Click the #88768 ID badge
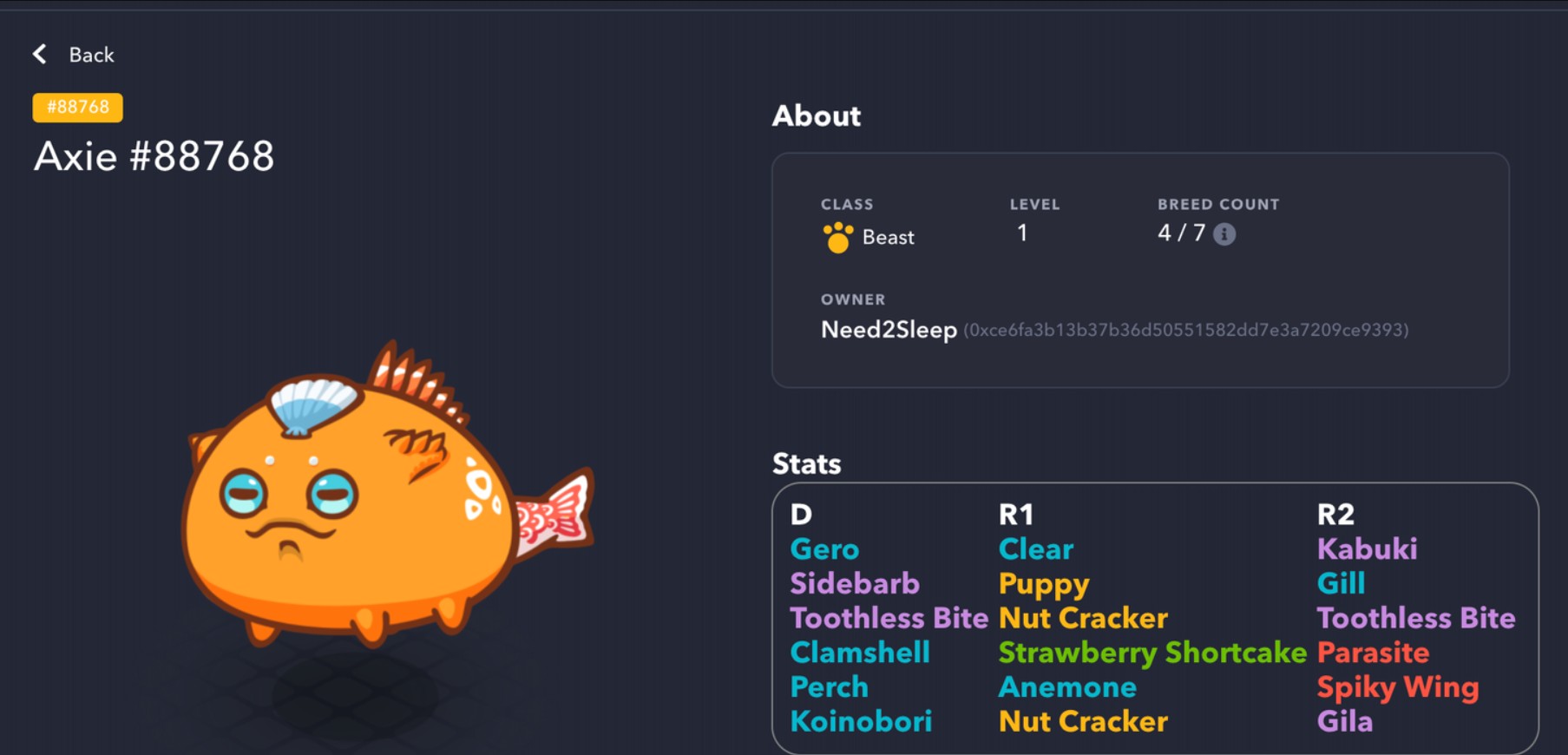This screenshot has height=755, width=1568. tap(78, 108)
